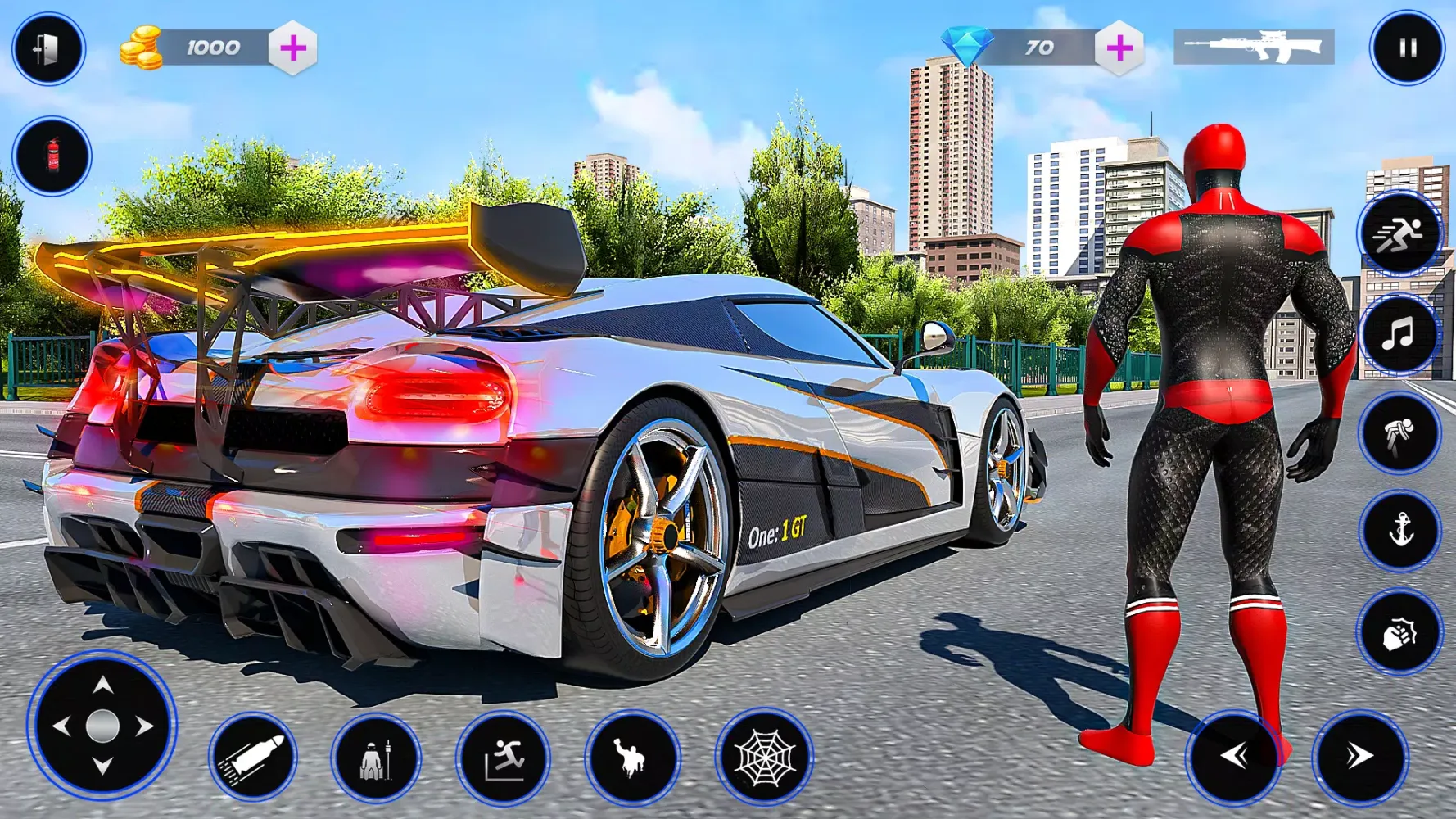Viewport: 1456px width, 819px height.
Task: Click the hooded figure ability icon
Action: click(x=376, y=758)
